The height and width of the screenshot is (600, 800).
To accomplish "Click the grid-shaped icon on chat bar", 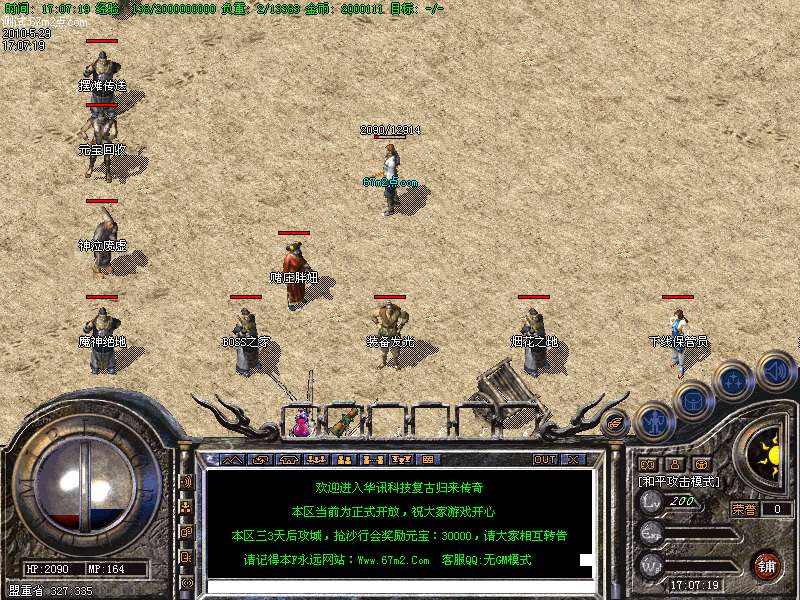I will tap(427, 460).
